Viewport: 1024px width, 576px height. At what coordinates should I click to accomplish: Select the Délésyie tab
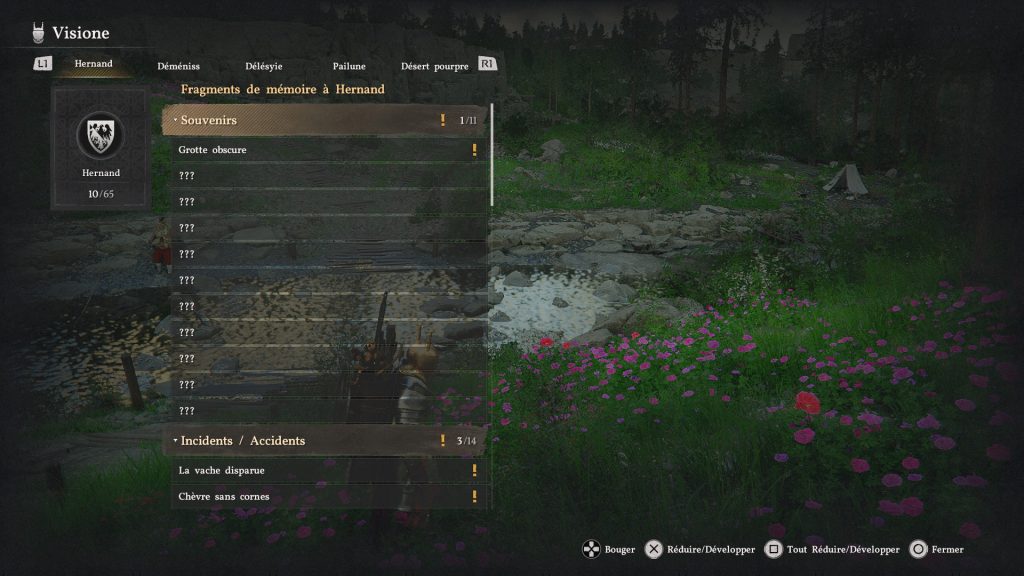click(x=262, y=67)
